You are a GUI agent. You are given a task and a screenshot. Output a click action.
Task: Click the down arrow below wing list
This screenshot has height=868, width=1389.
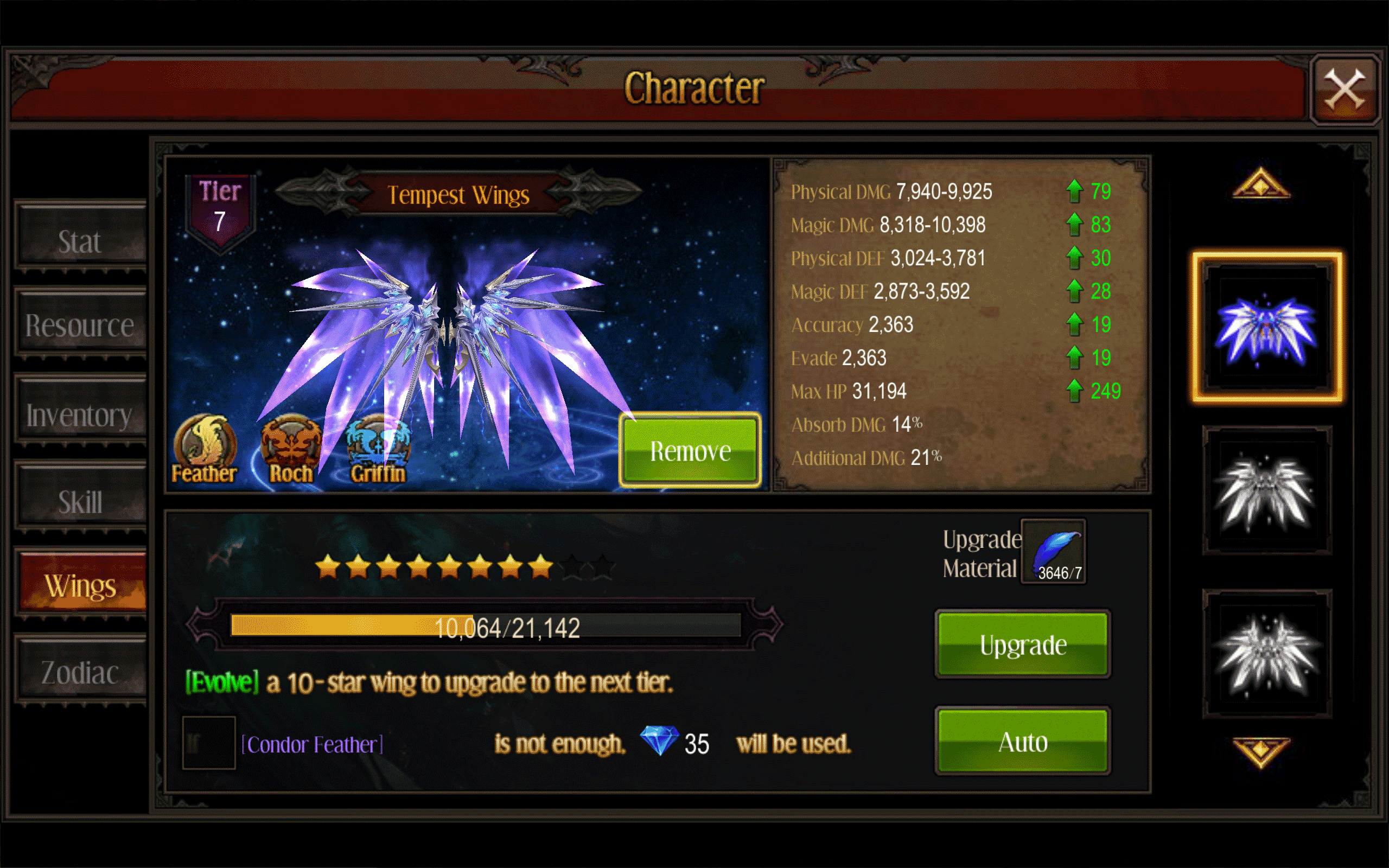(1261, 752)
